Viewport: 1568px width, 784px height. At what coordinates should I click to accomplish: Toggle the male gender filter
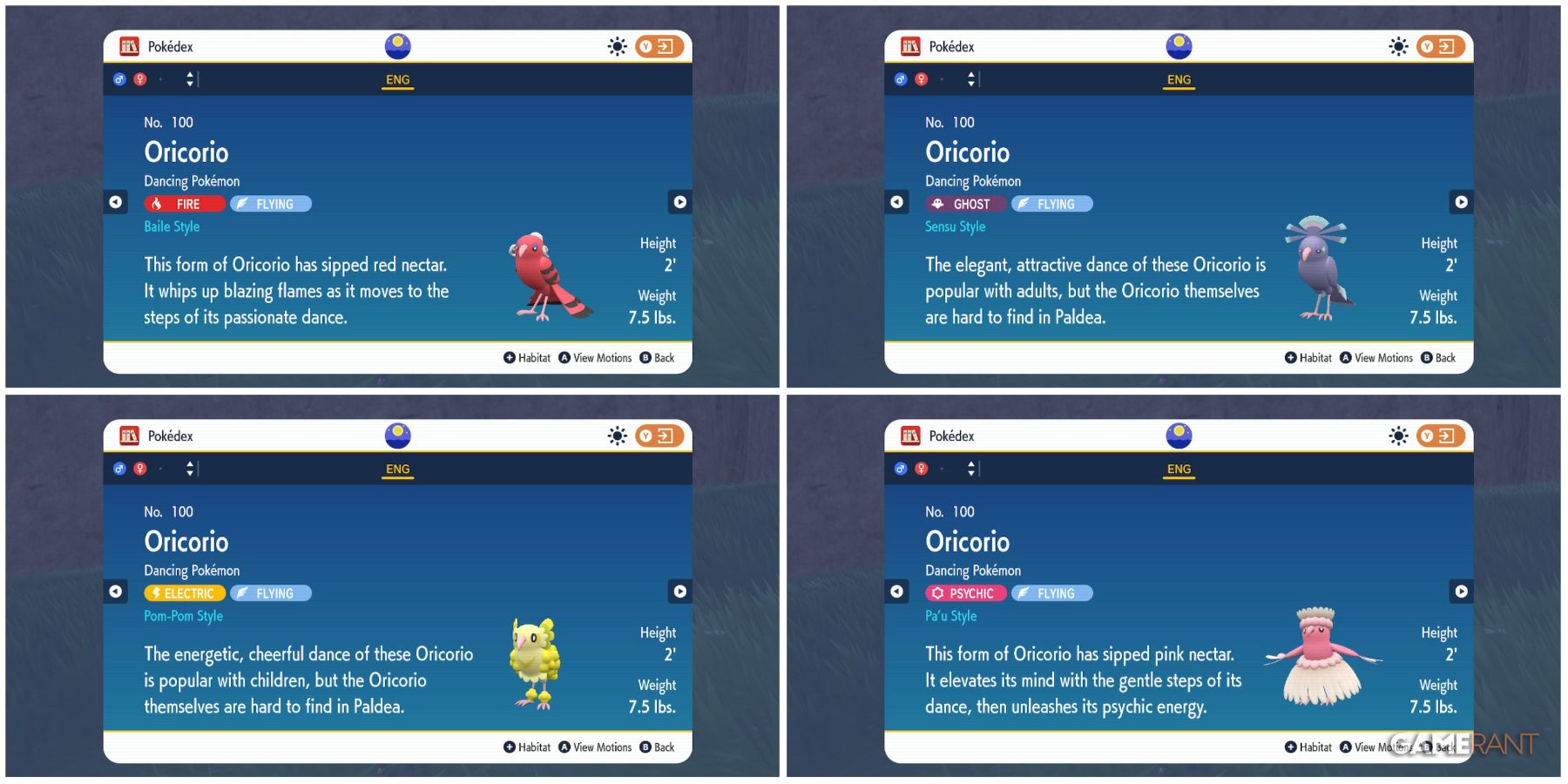pyautogui.click(x=121, y=78)
